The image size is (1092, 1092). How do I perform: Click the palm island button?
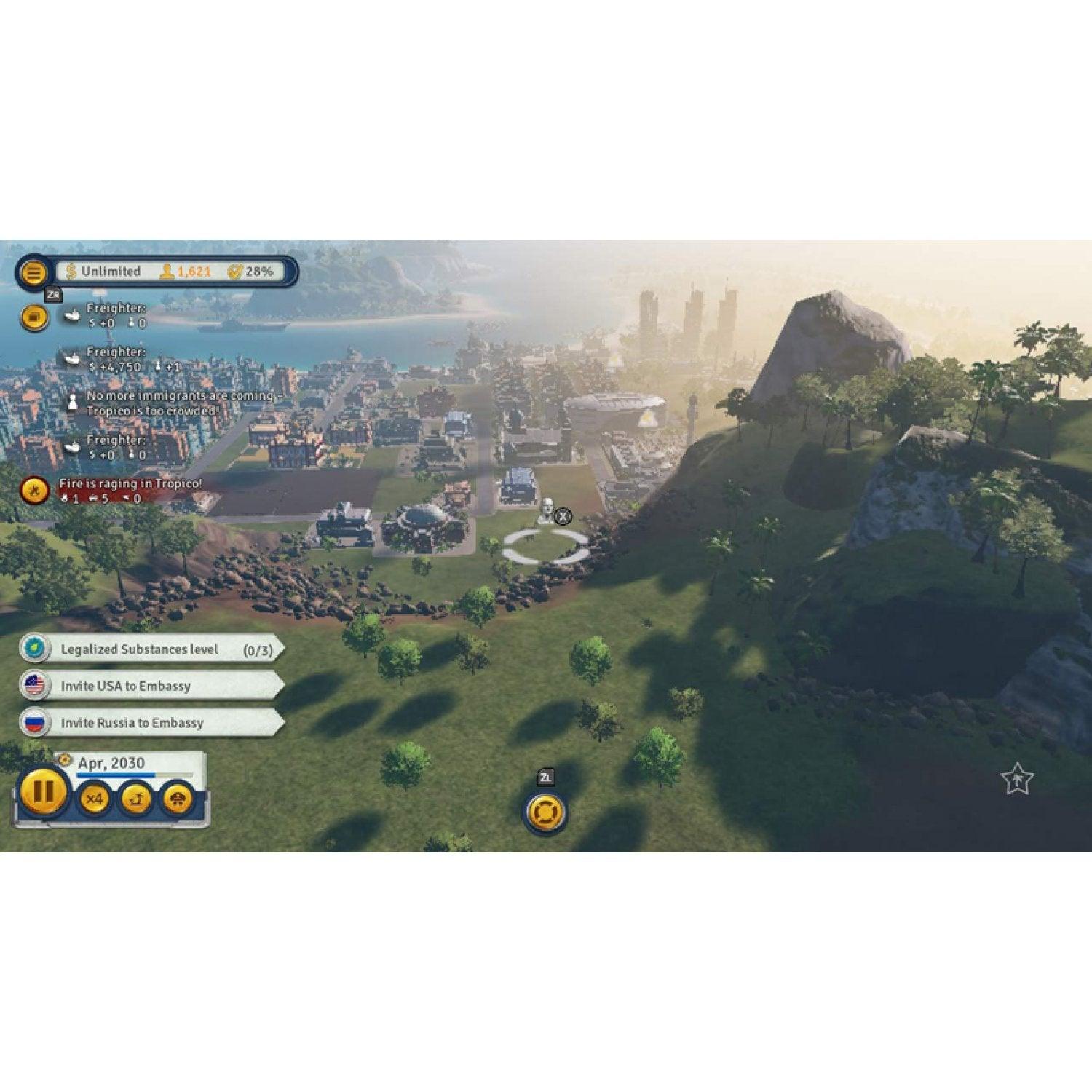135,799
